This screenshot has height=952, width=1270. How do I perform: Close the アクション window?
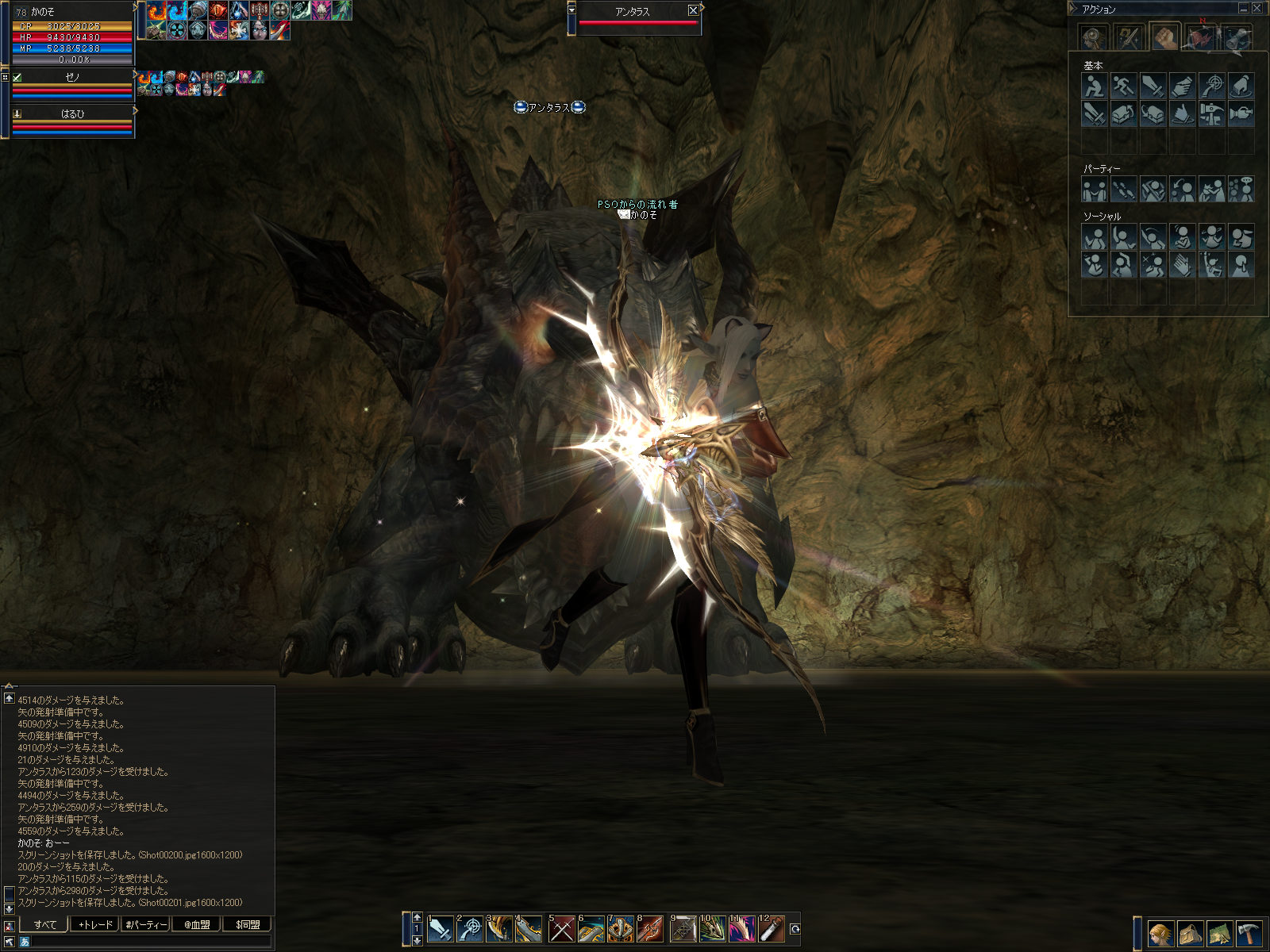pos(1257,9)
